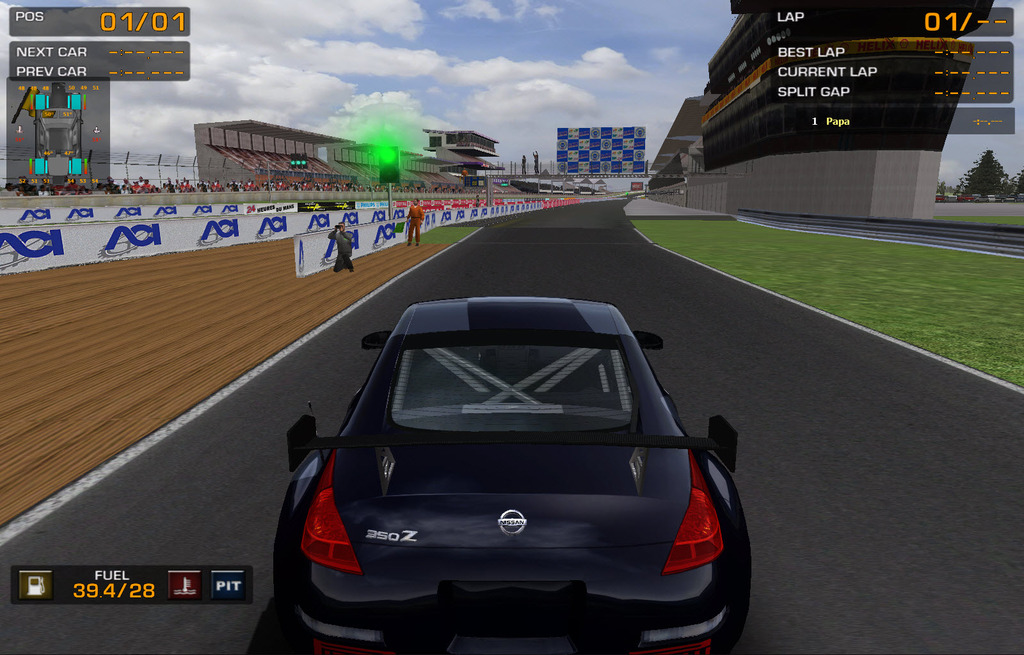Open the car tire temperature diagram
1024x655 pixels.
point(59,130)
